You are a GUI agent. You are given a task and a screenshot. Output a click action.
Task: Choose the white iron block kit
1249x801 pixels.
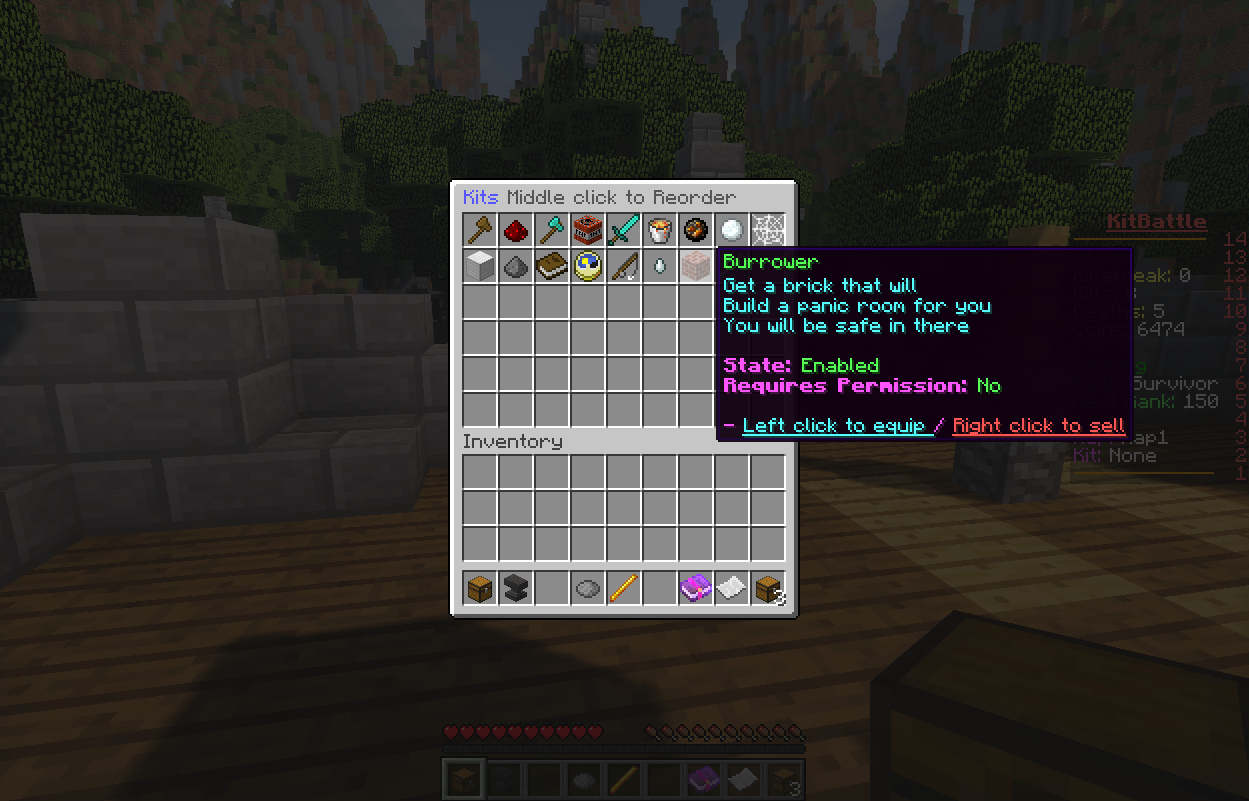[x=480, y=266]
